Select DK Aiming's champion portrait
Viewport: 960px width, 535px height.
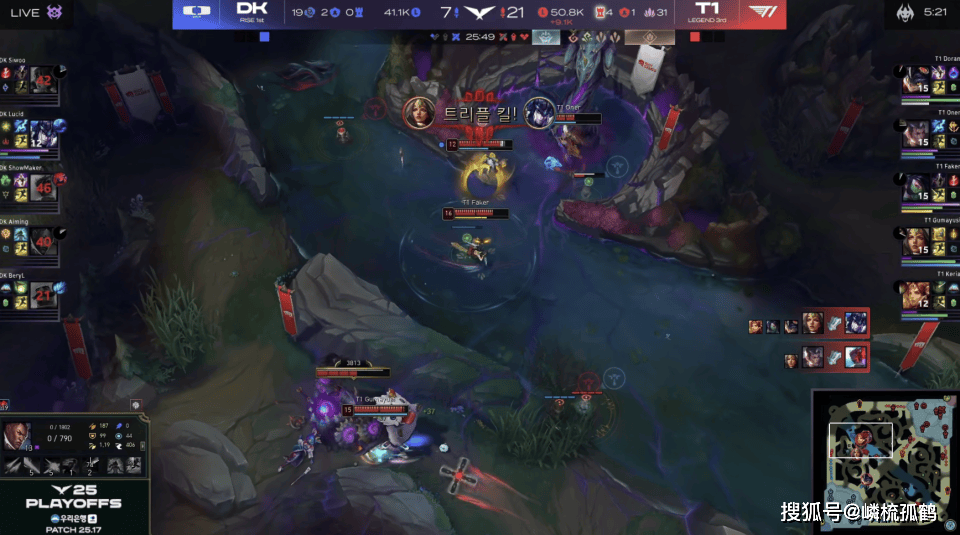(42, 241)
